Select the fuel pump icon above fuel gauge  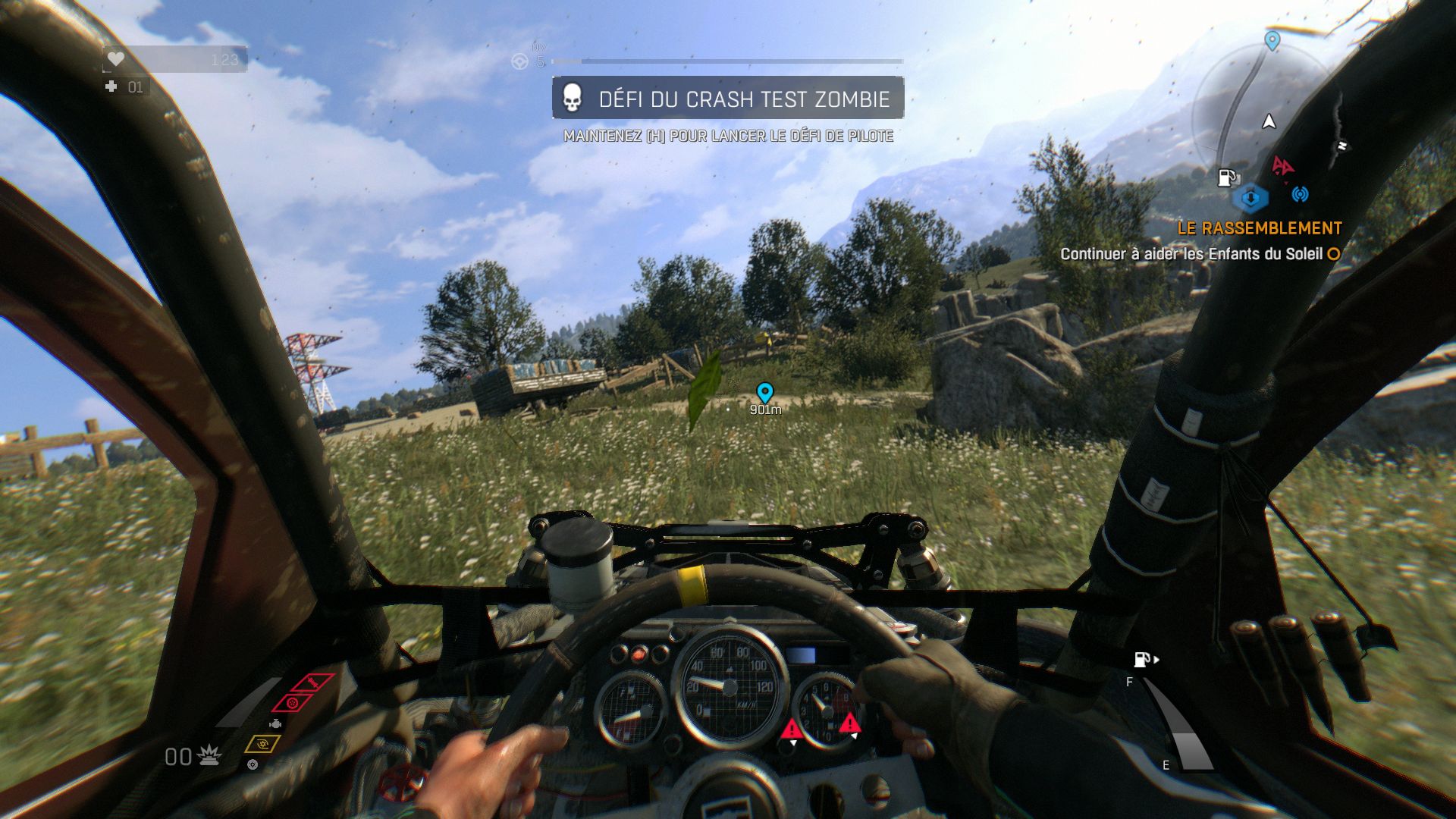coord(1142,660)
